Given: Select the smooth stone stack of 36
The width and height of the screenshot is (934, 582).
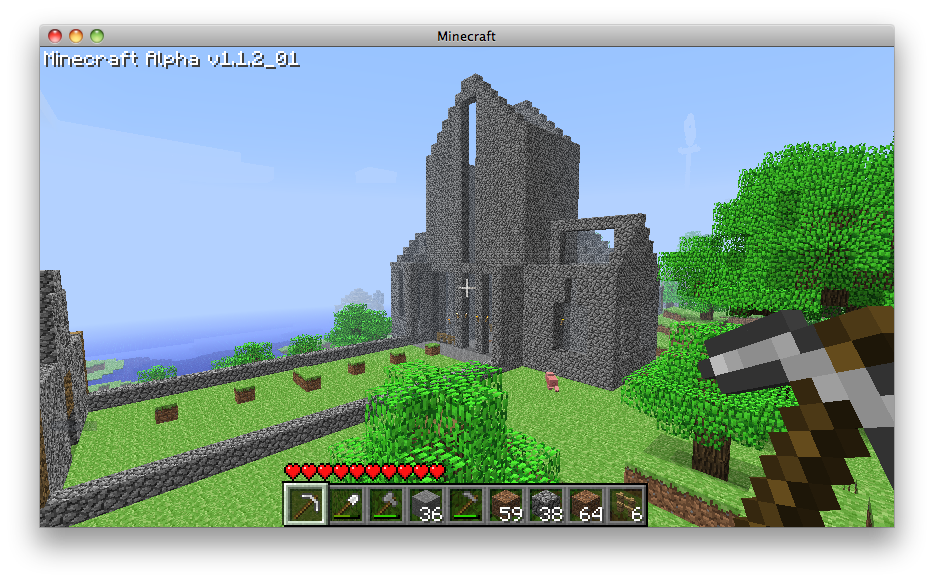Looking at the screenshot, I should coord(426,505).
